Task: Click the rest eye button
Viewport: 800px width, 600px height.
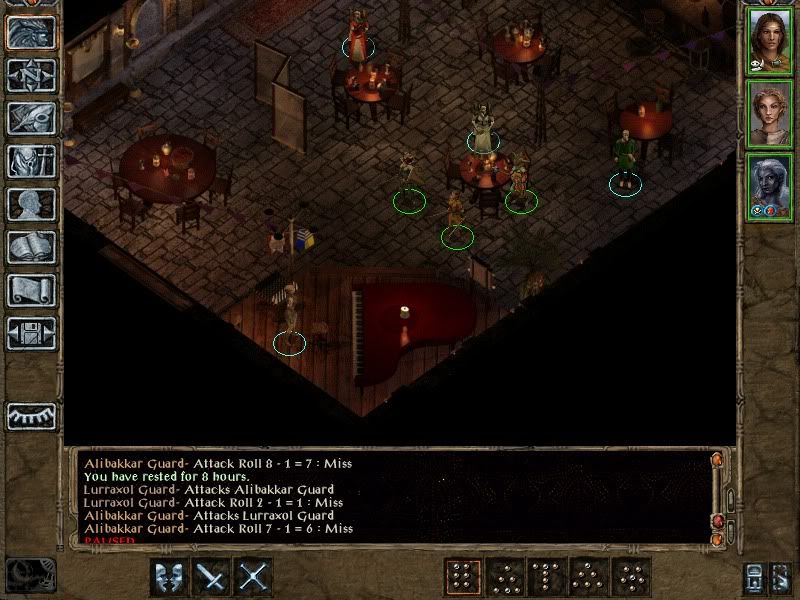Action: tap(31, 415)
